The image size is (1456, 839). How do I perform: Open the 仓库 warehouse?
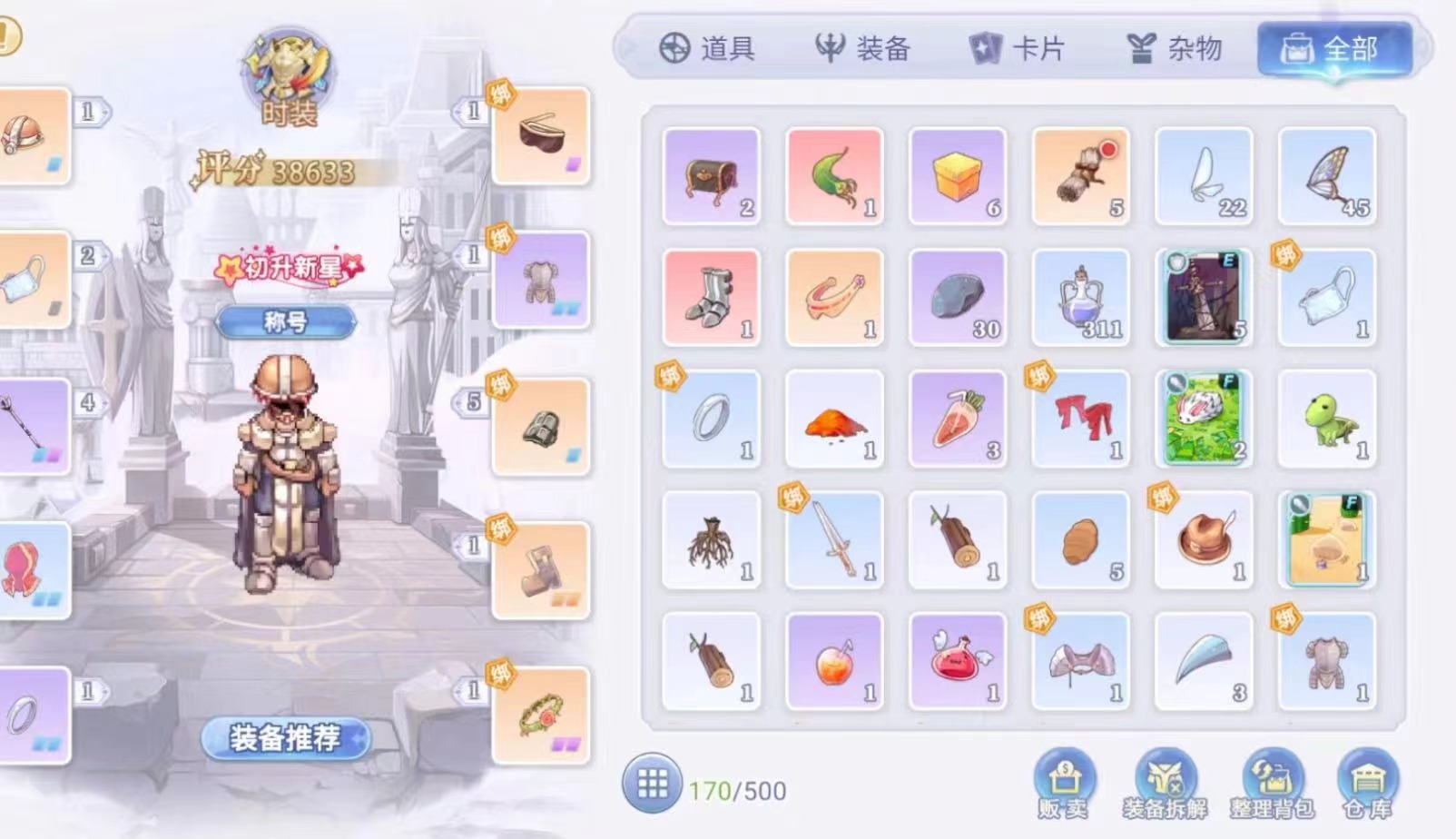click(1367, 783)
